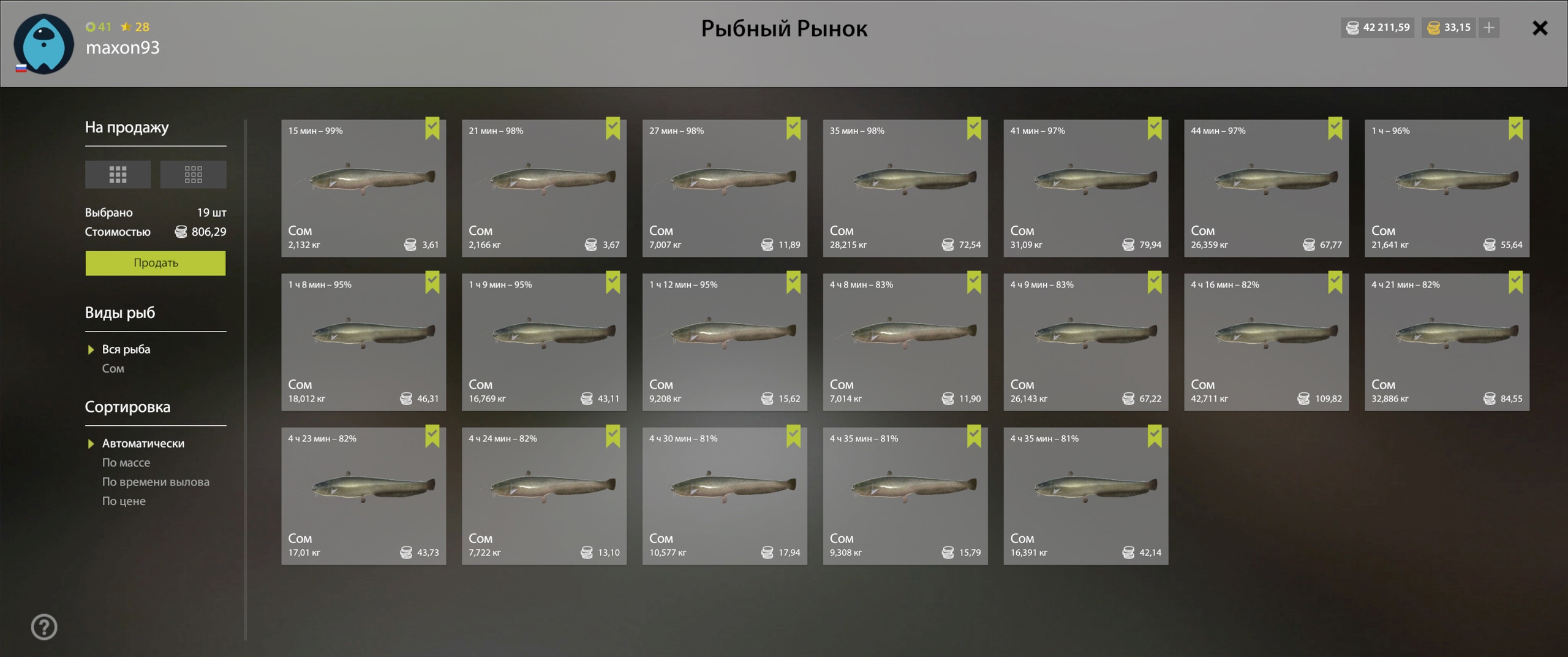Image resolution: width=1568 pixels, height=657 pixels.
Task: Sell the selected fish with Продать
Action: coord(156,263)
